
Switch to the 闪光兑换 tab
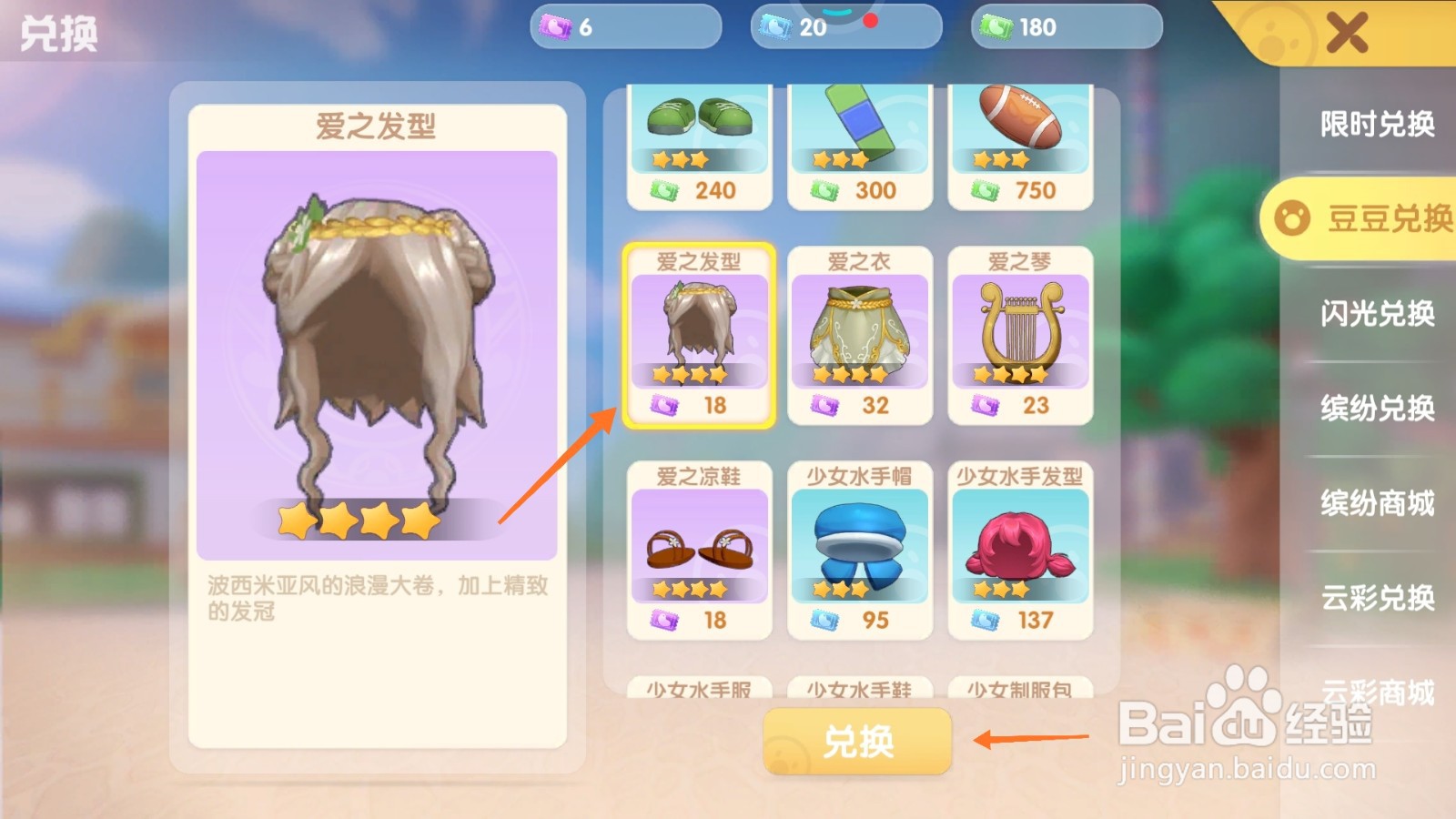1374,314
